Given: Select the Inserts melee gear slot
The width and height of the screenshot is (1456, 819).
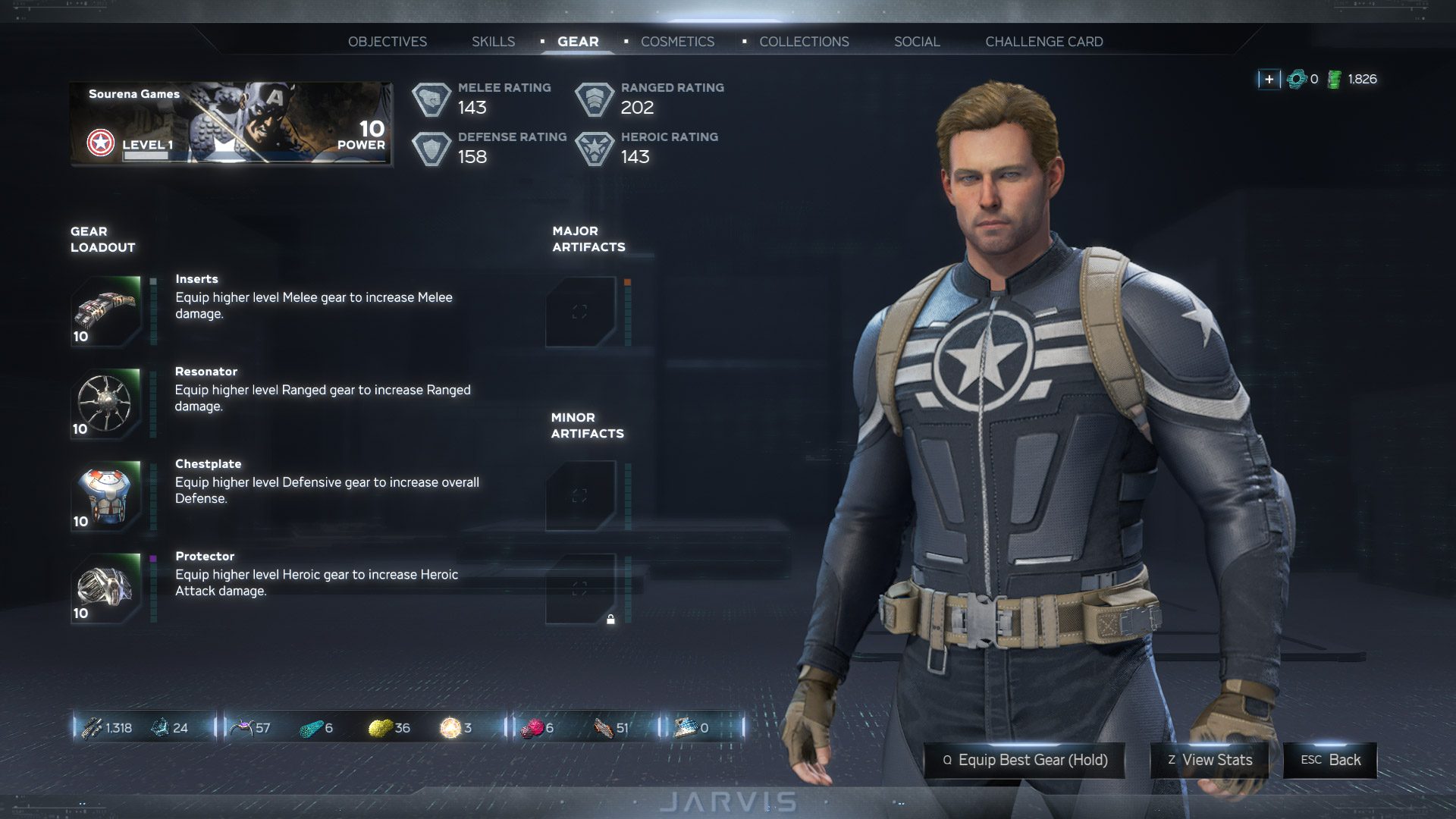Looking at the screenshot, I should pos(106,312).
